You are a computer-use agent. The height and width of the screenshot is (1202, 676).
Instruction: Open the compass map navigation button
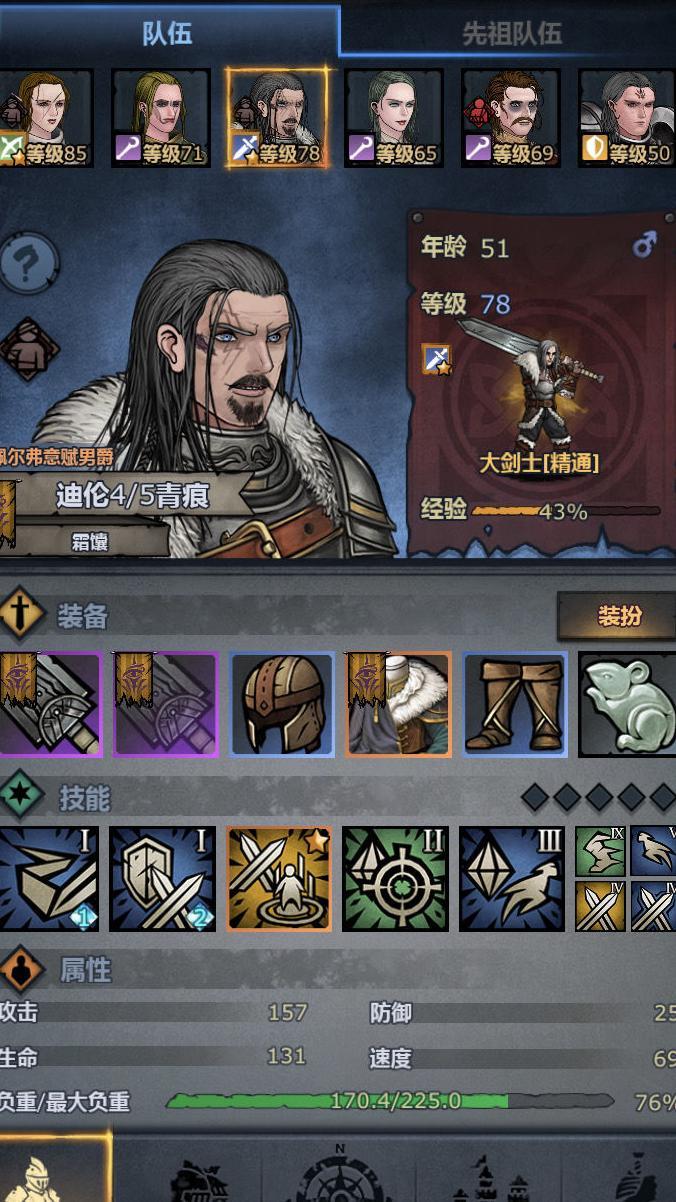(x=340, y=1175)
